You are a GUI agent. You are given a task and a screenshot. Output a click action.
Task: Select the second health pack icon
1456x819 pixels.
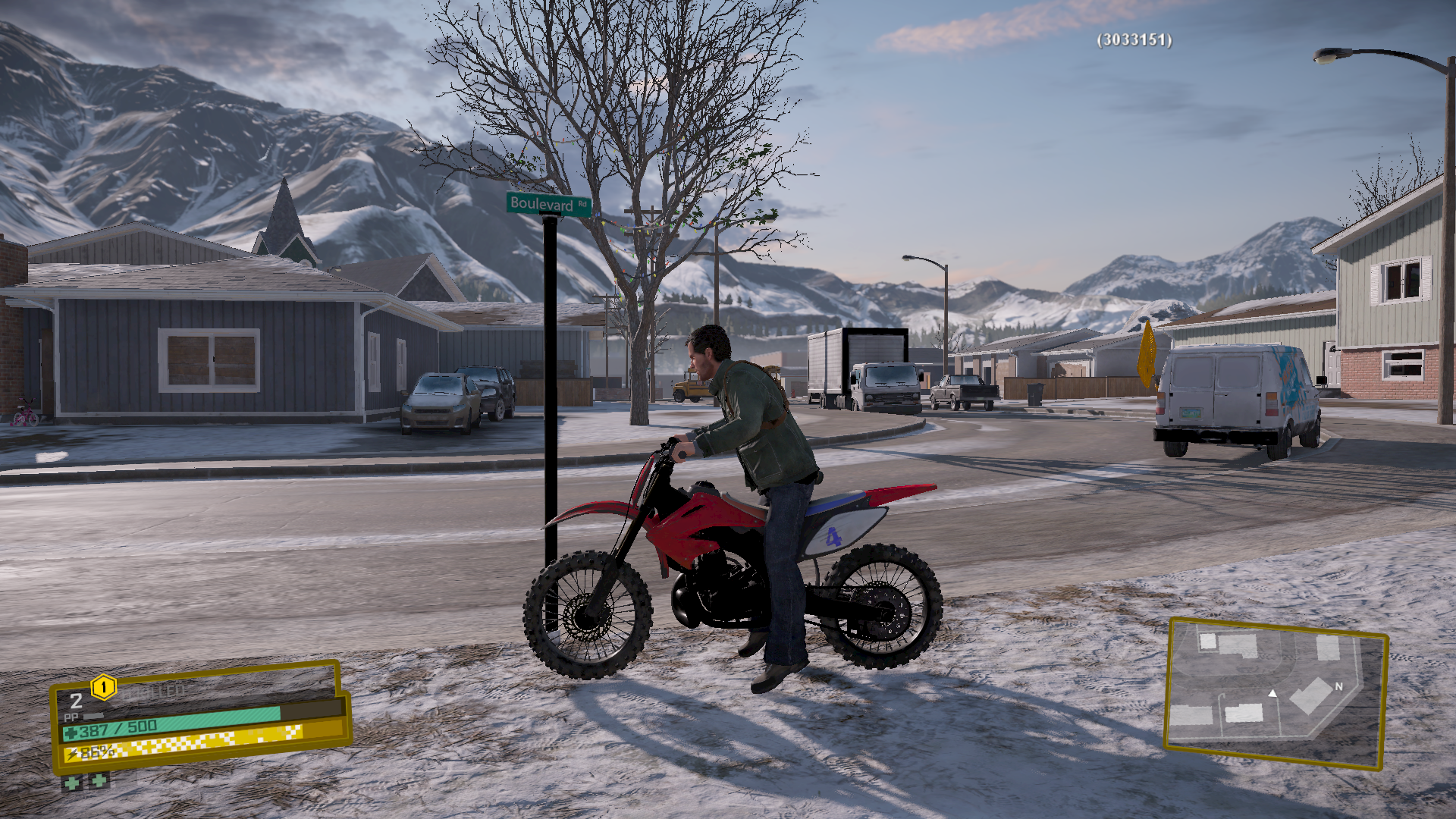[97, 782]
